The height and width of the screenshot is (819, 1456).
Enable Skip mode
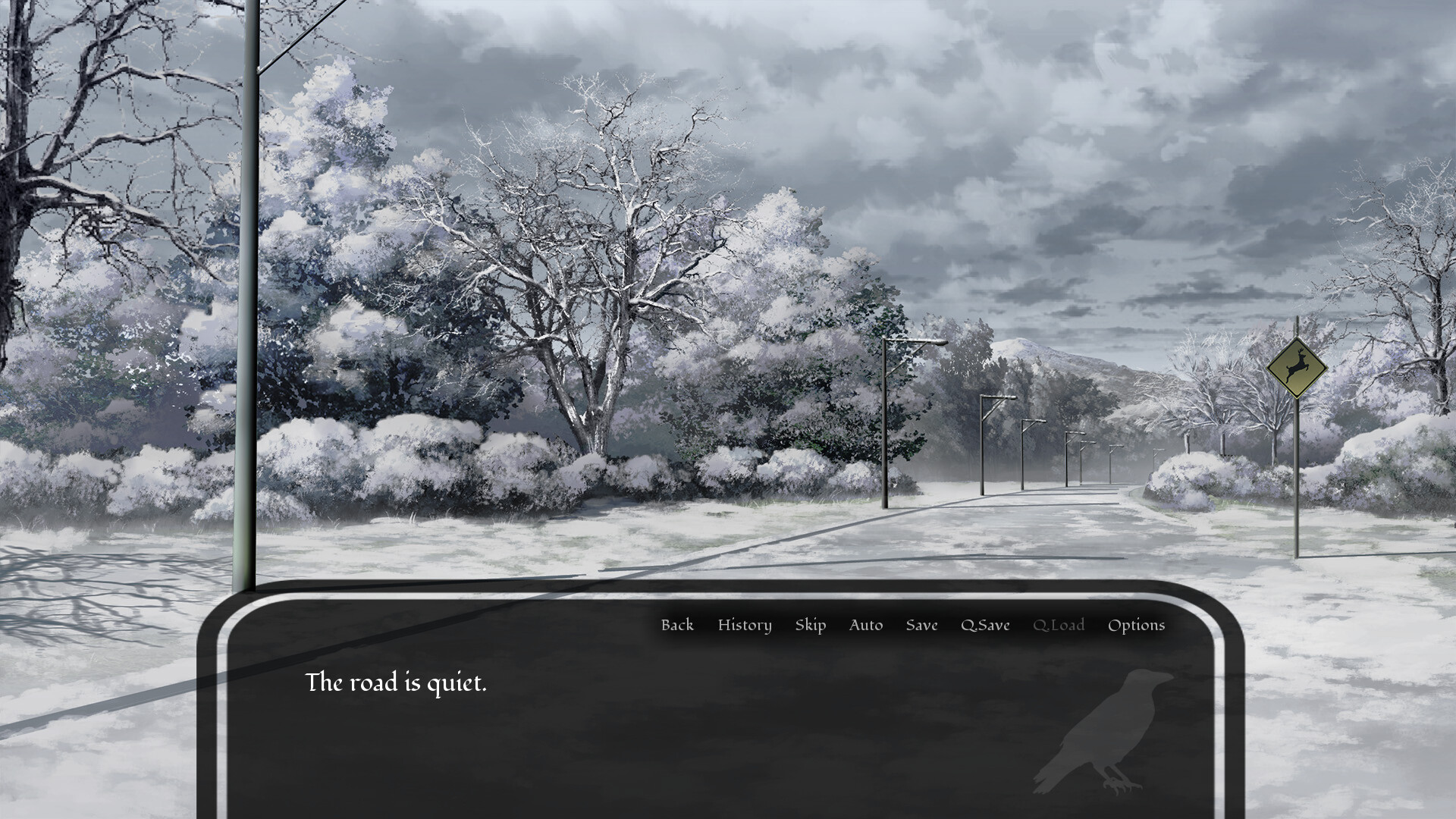pyautogui.click(x=810, y=625)
